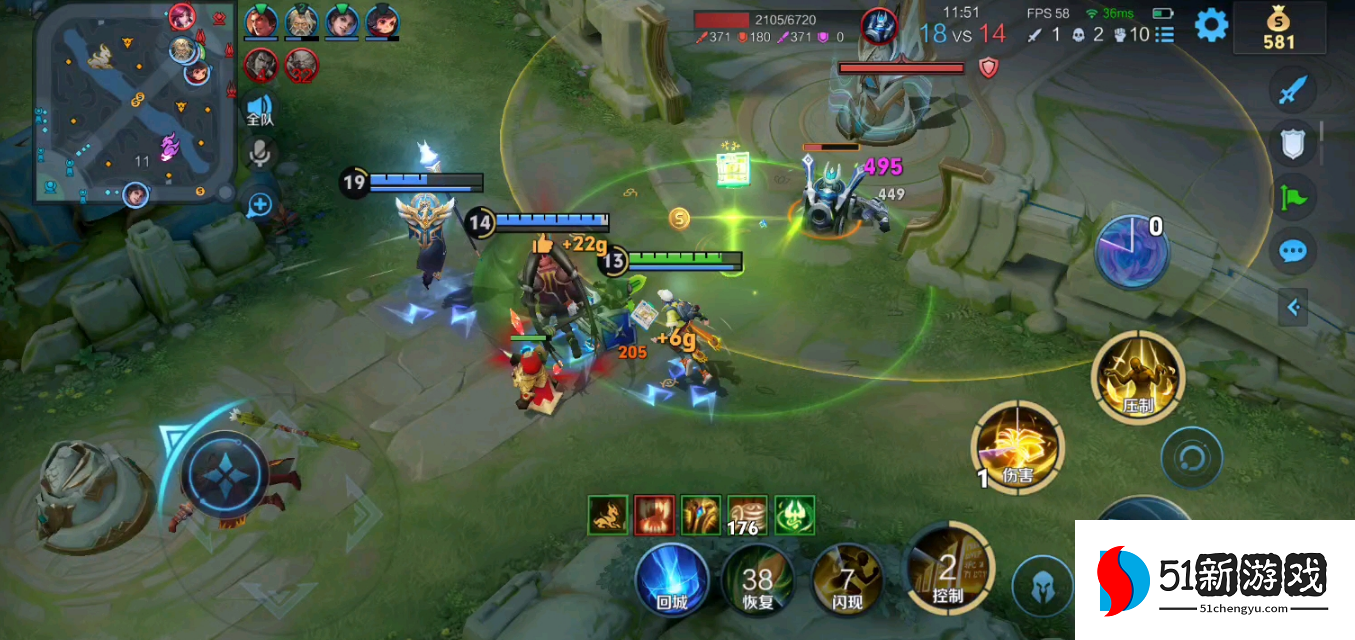The image size is (1355, 640).
Task: Toggle the microphone button
Action: click(261, 153)
